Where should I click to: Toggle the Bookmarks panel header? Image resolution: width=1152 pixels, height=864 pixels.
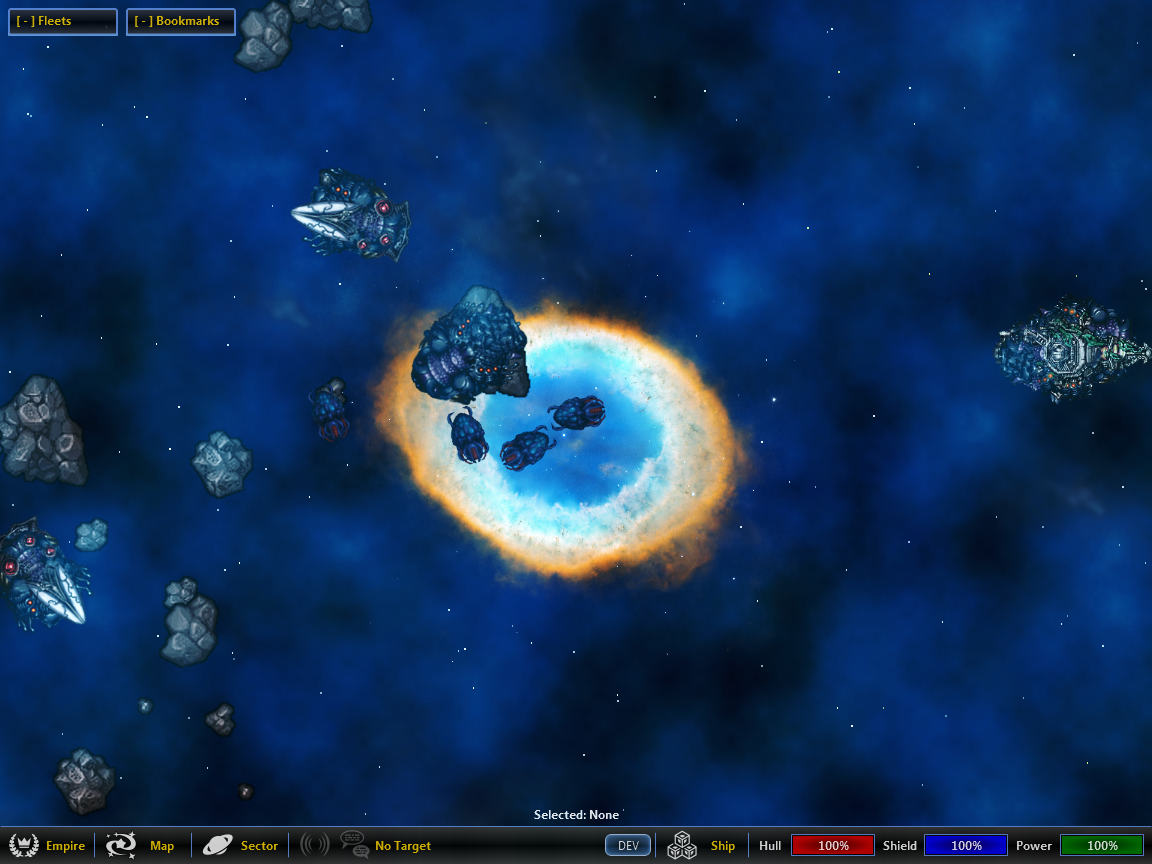[180, 21]
